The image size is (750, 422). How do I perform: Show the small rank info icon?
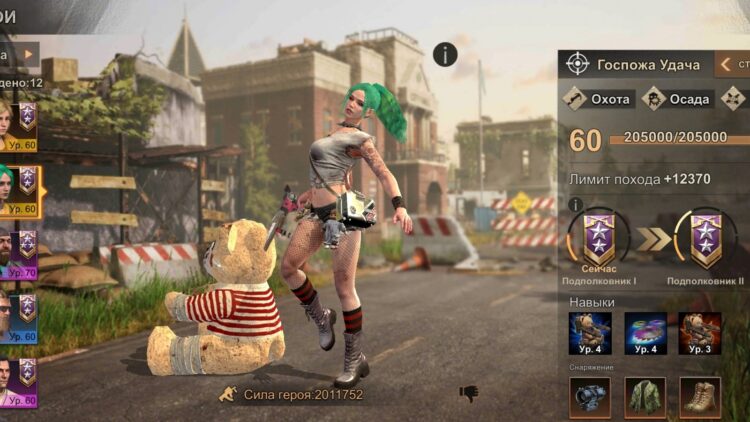pos(575,205)
